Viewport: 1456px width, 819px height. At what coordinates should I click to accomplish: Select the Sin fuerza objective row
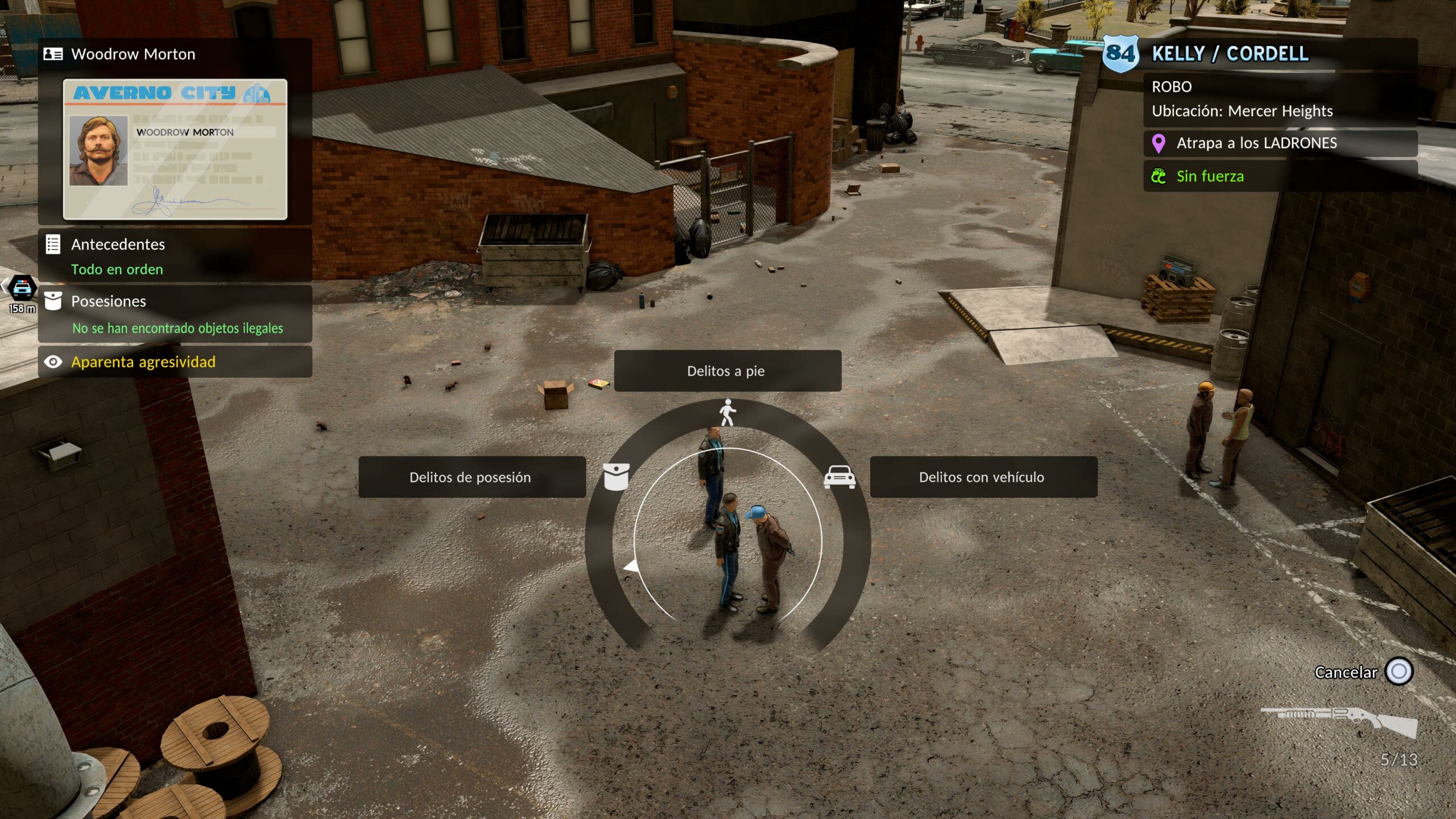coord(1280,176)
